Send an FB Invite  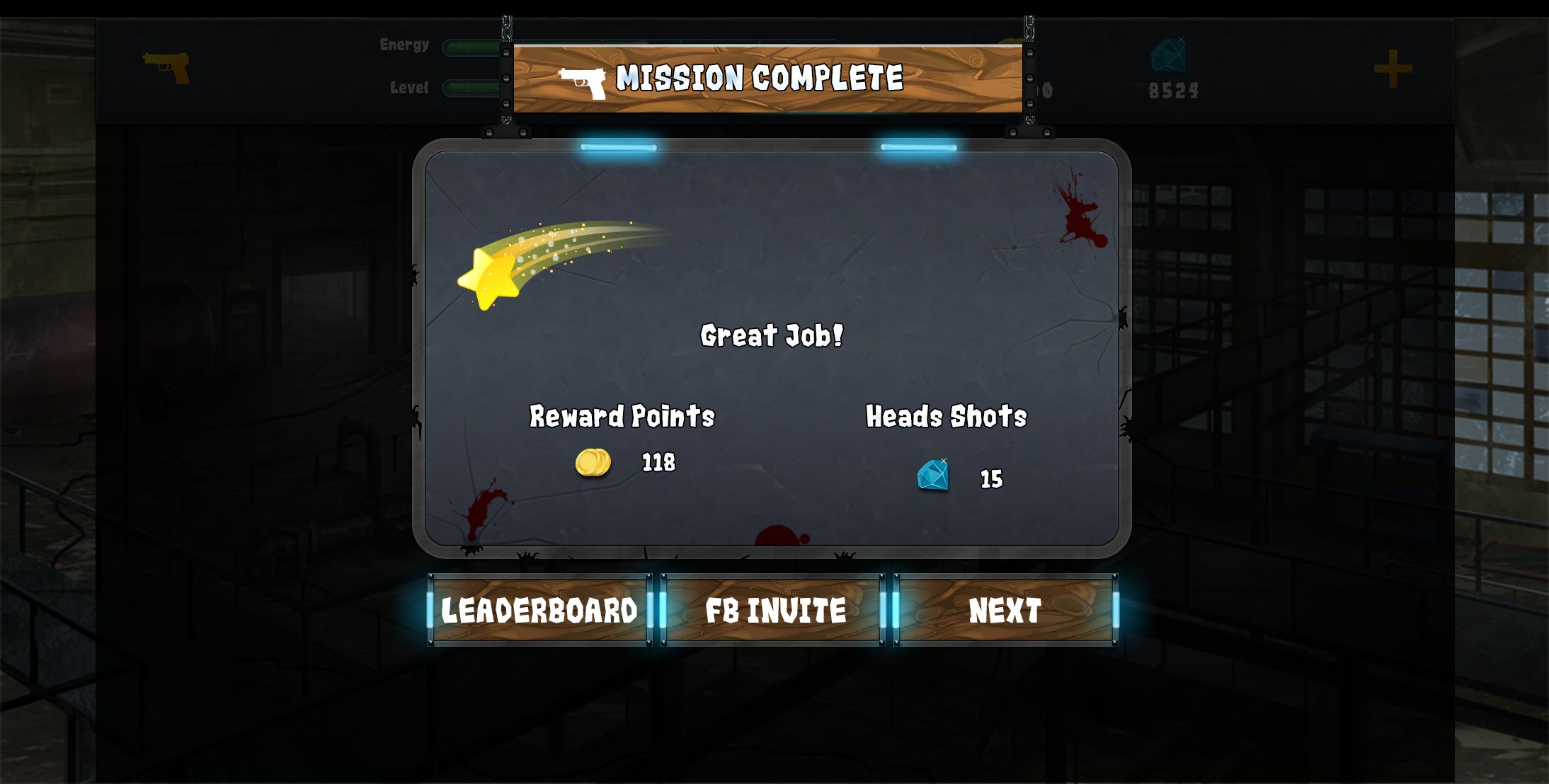click(x=773, y=610)
